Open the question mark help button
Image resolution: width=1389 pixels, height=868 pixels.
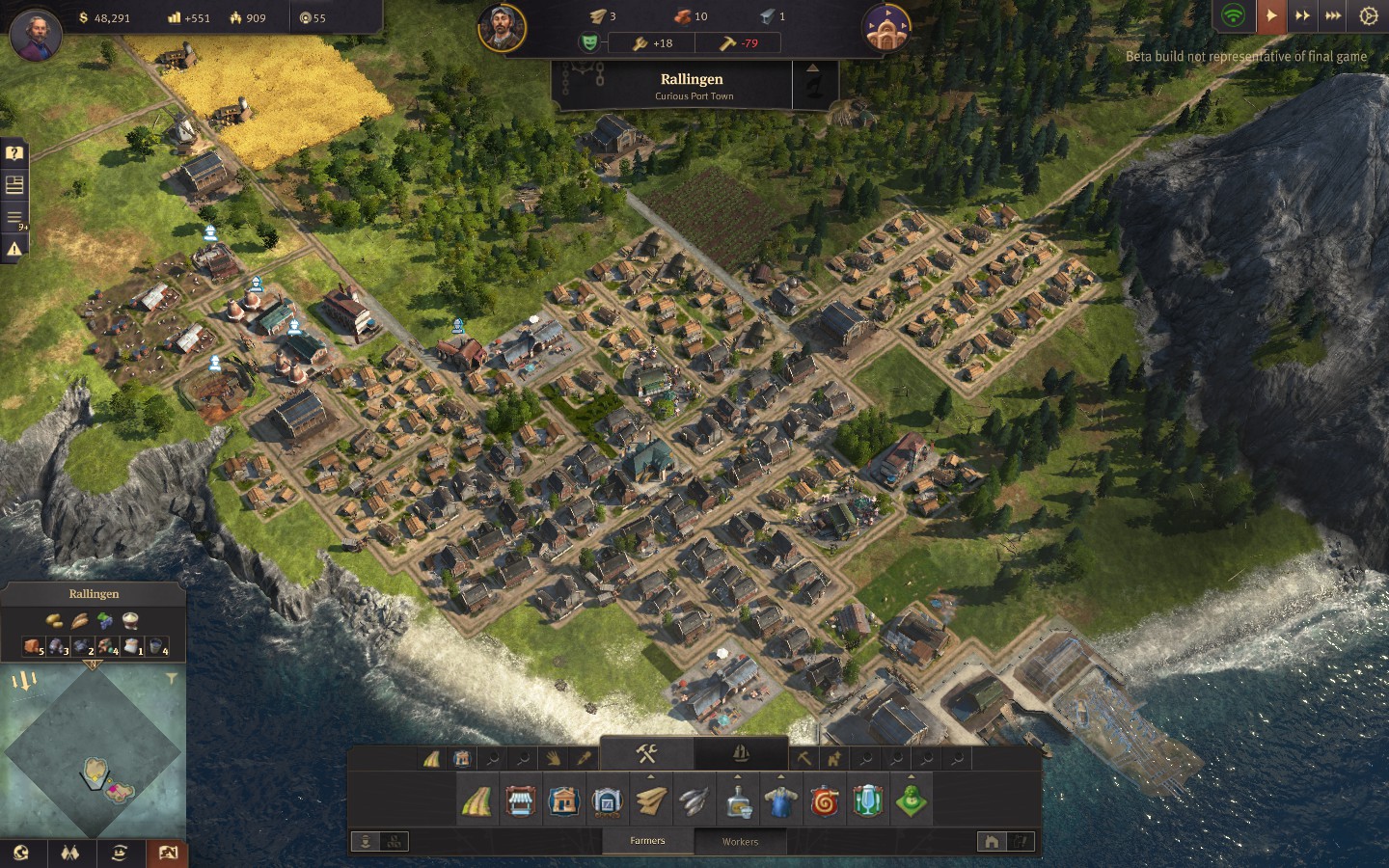(14, 153)
